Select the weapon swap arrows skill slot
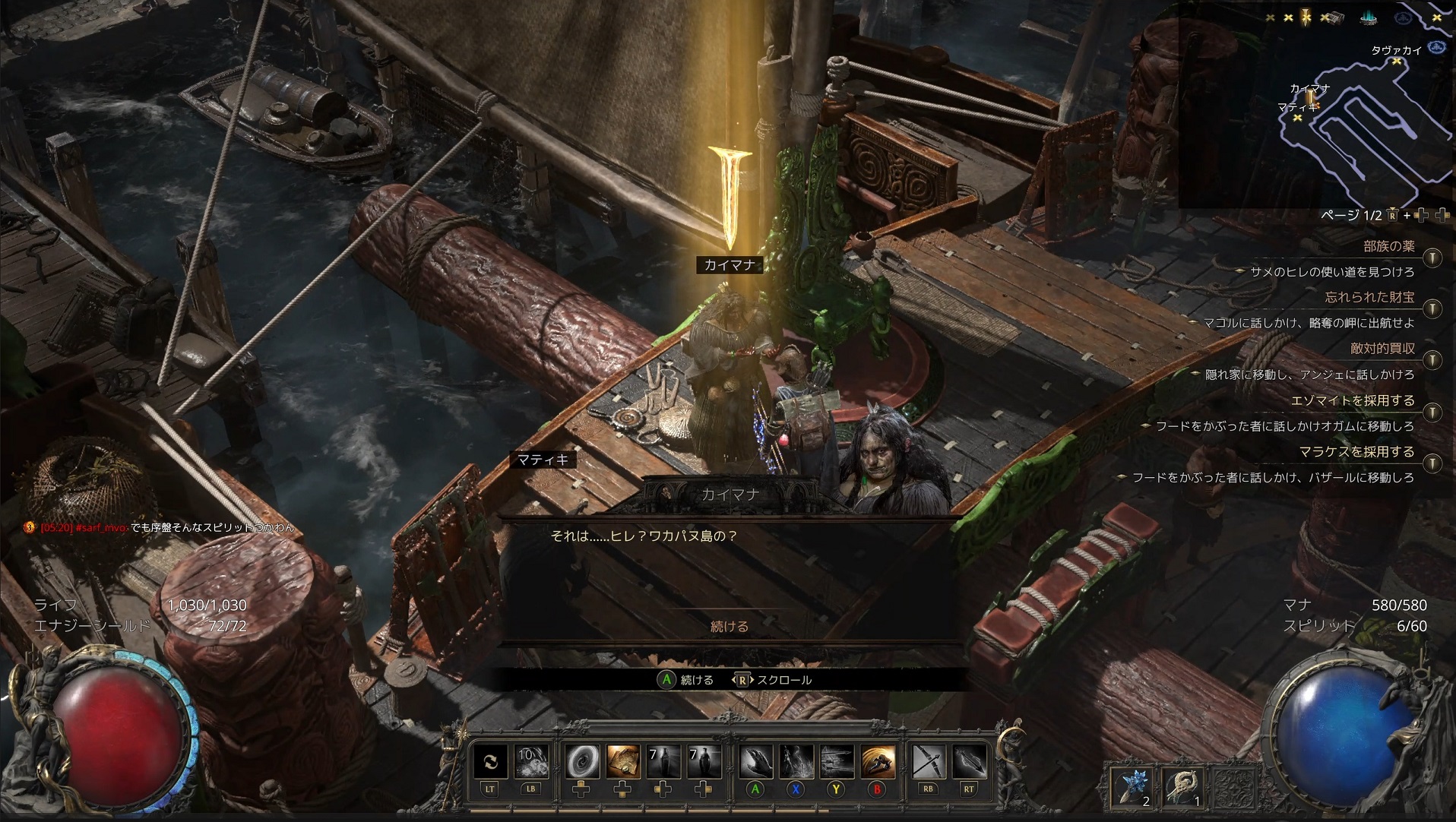The image size is (1456, 822). click(490, 761)
